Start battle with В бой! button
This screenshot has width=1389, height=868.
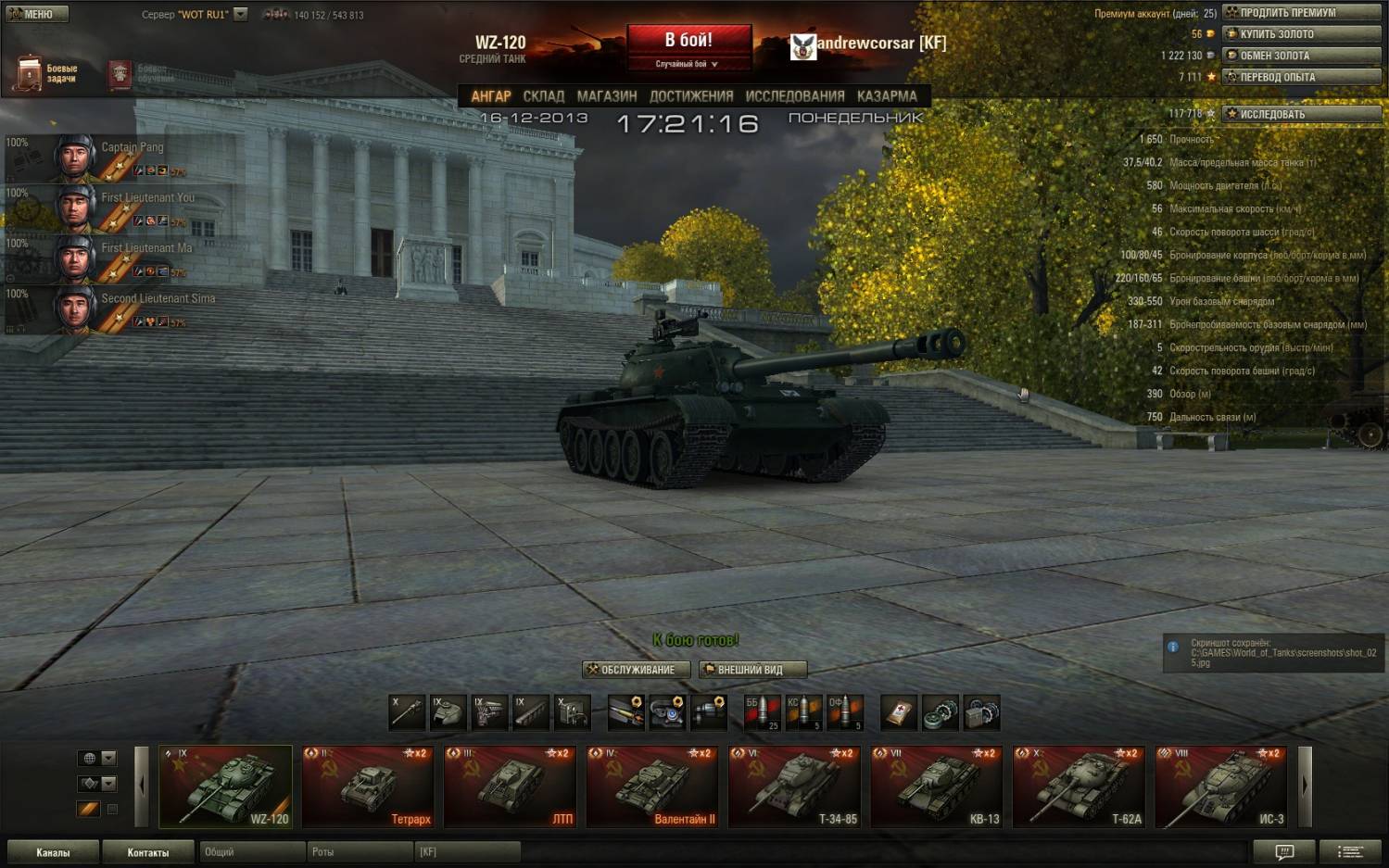tap(688, 41)
